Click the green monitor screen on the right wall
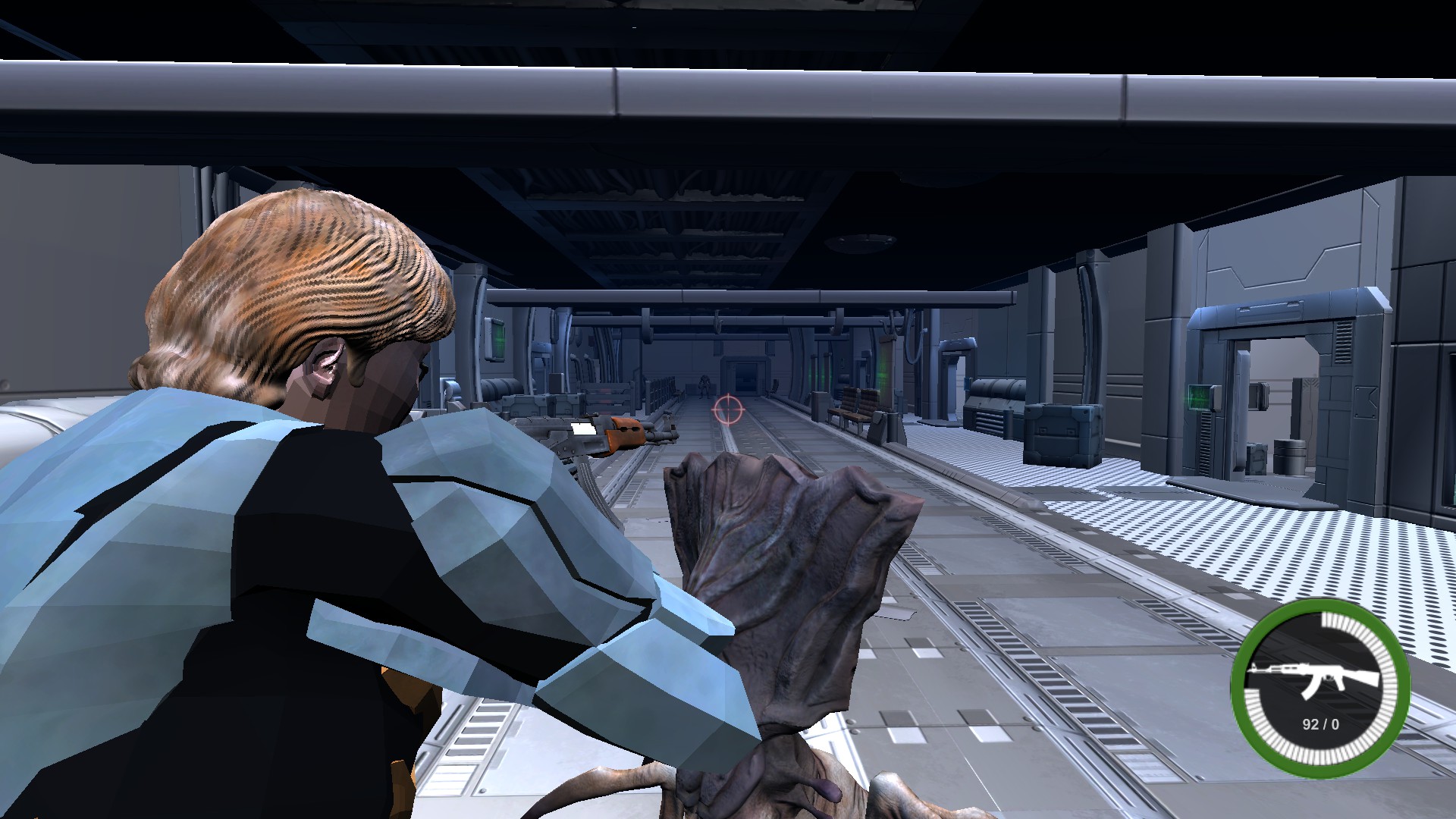 coord(1198,397)
